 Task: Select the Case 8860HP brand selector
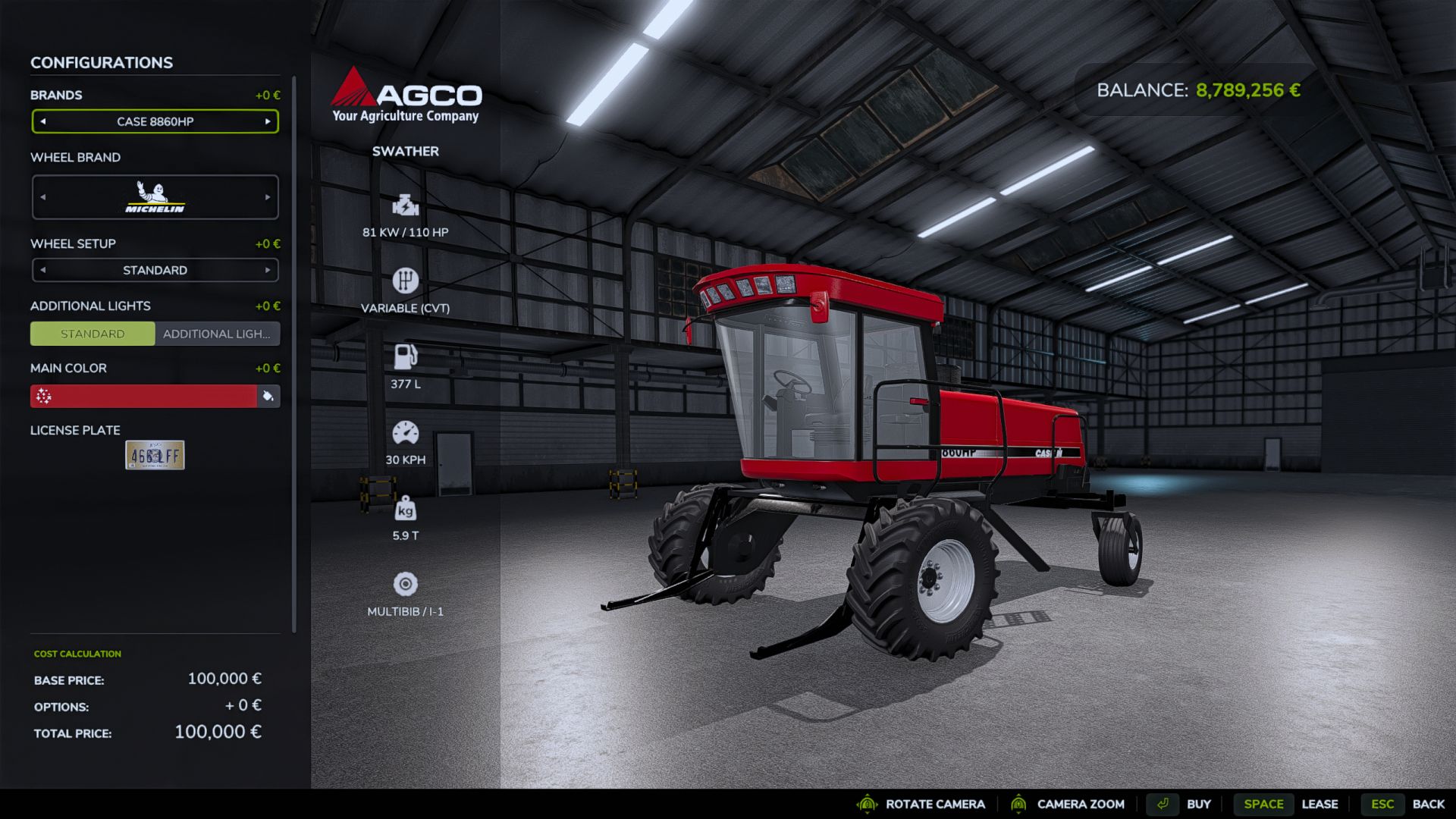pyautogui.click(x=155, y=121)
